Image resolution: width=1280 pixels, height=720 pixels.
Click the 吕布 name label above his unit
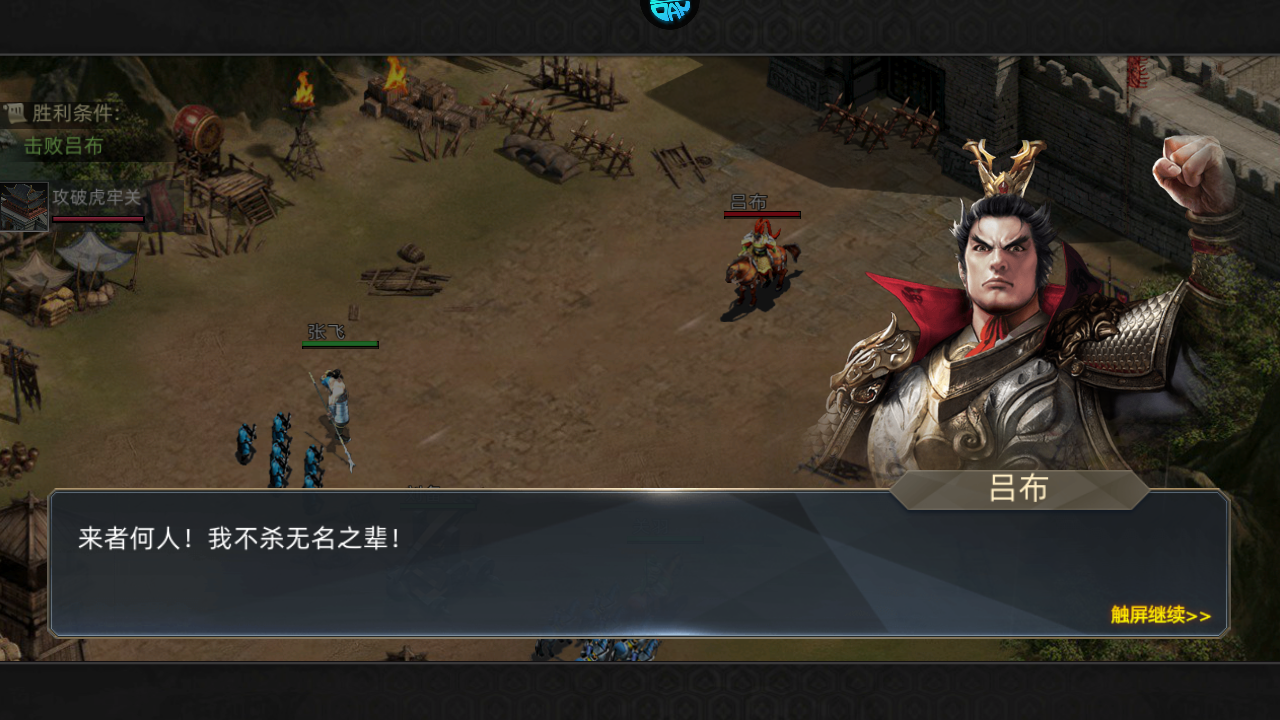[750, 201]
